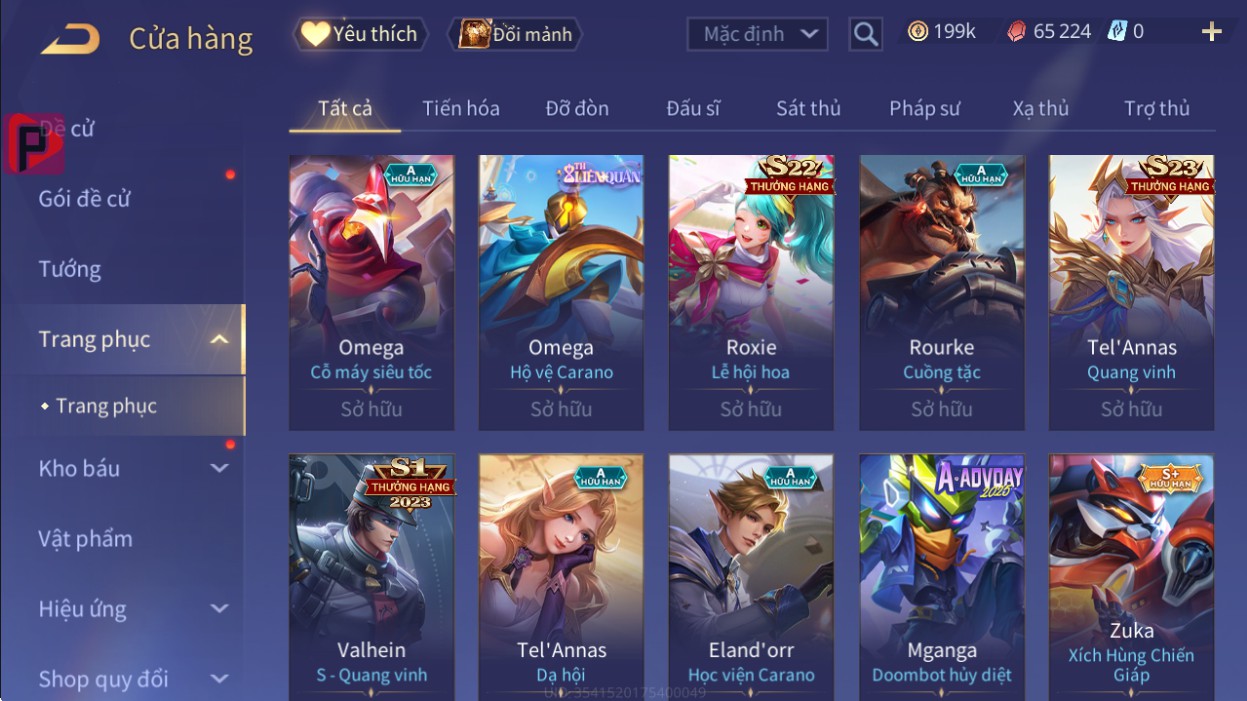Show the Đấu sĩ category

(693, 108)
